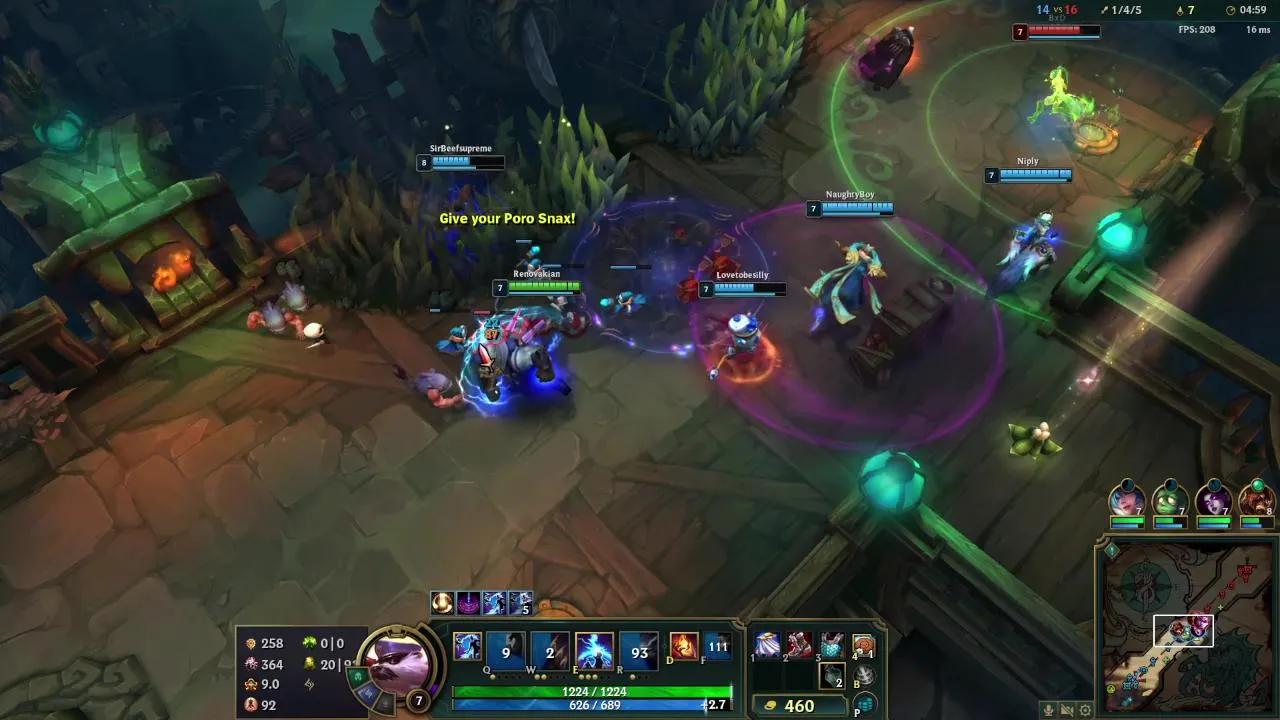This screenshot has width=1280, height=720.
Task: Mute the voice chat microphone
Action: (1049, 710)
